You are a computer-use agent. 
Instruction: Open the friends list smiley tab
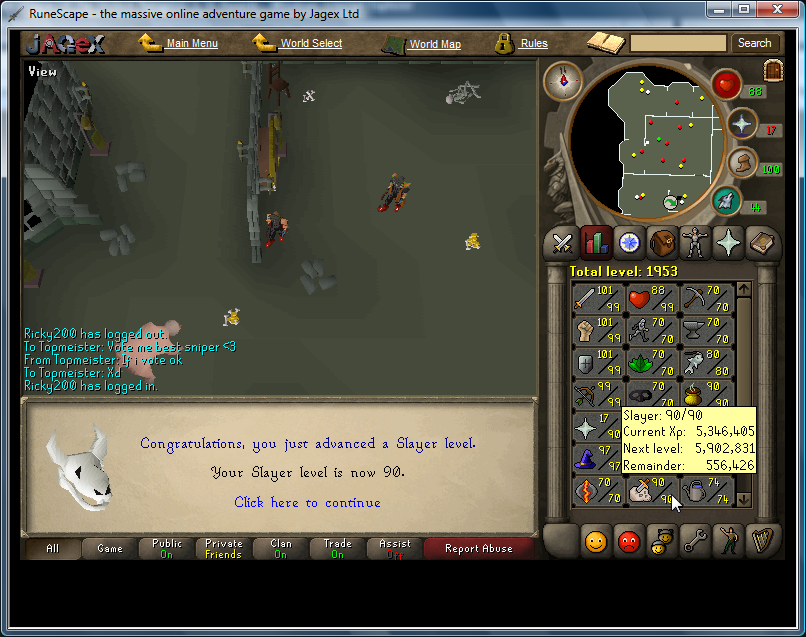coord(595,542)
